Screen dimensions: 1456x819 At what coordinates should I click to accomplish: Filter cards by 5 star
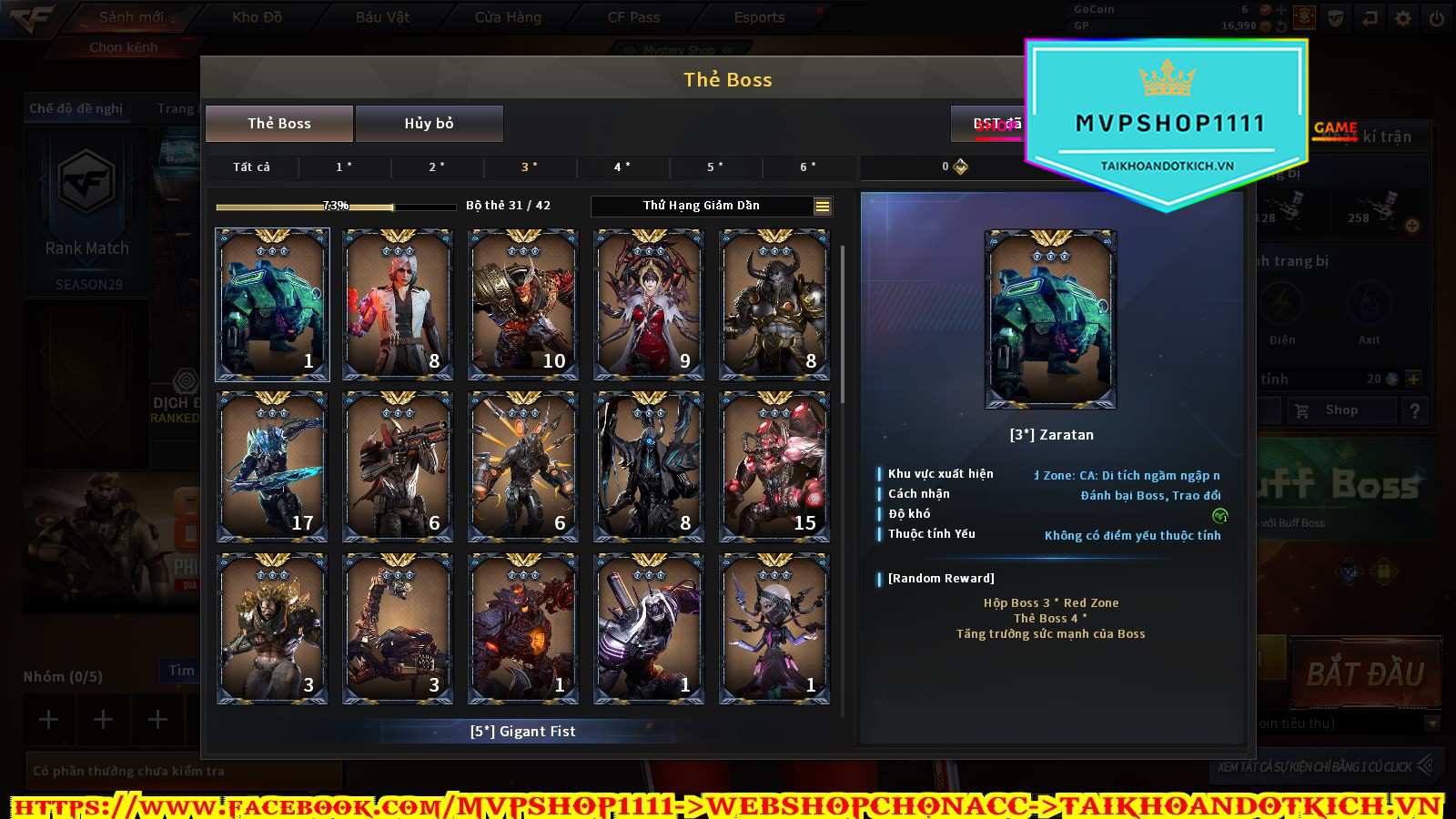[x=714, y=167]
